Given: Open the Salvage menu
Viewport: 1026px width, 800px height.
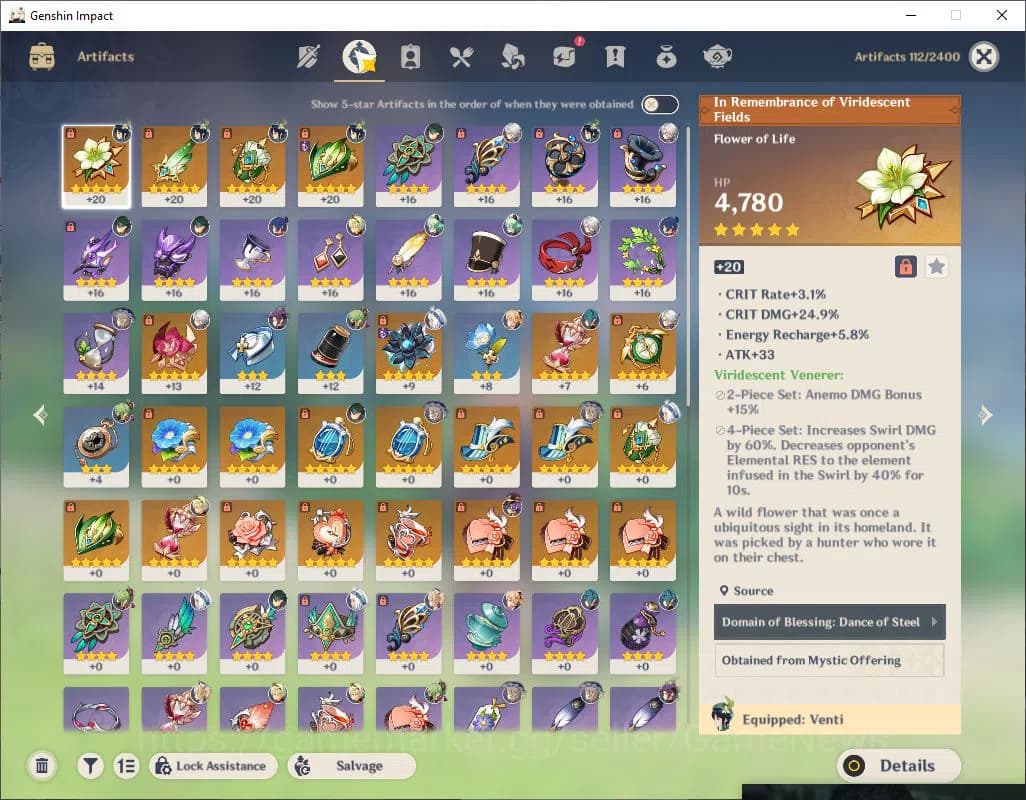Looking at the screenshot, I should (x=351, y=766).
